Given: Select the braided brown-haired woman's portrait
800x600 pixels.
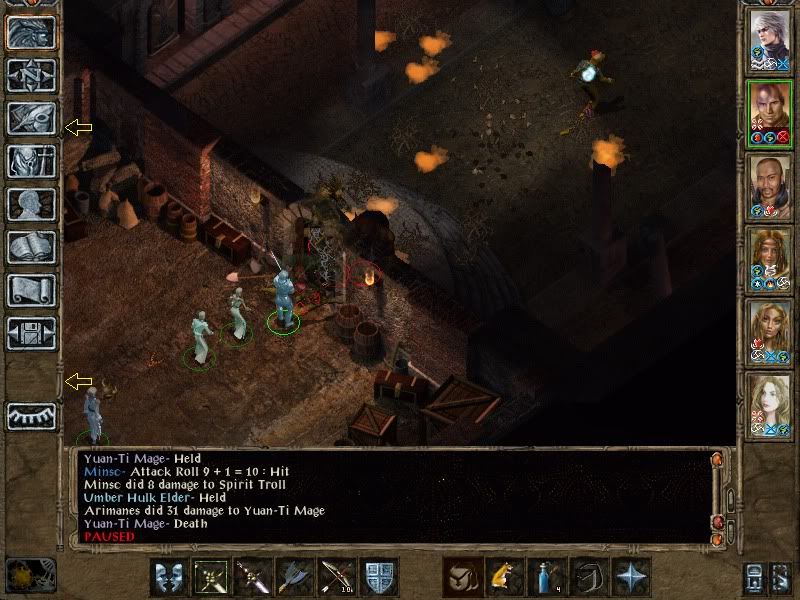Looking at the screenshot, I should [x=769, y=261].
